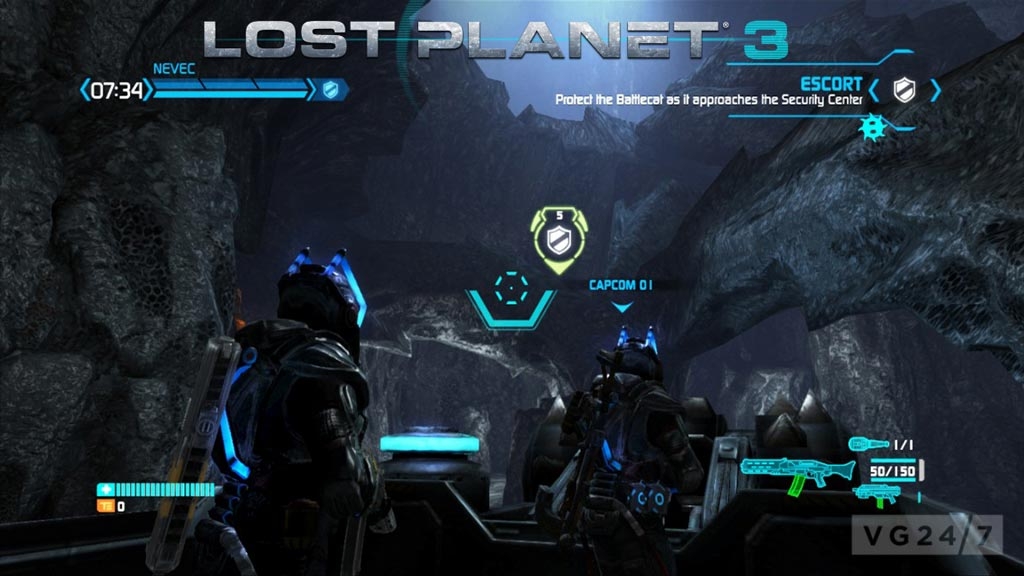
Task: Select the ESCORT objective shield icon
Action: (903, 90)
